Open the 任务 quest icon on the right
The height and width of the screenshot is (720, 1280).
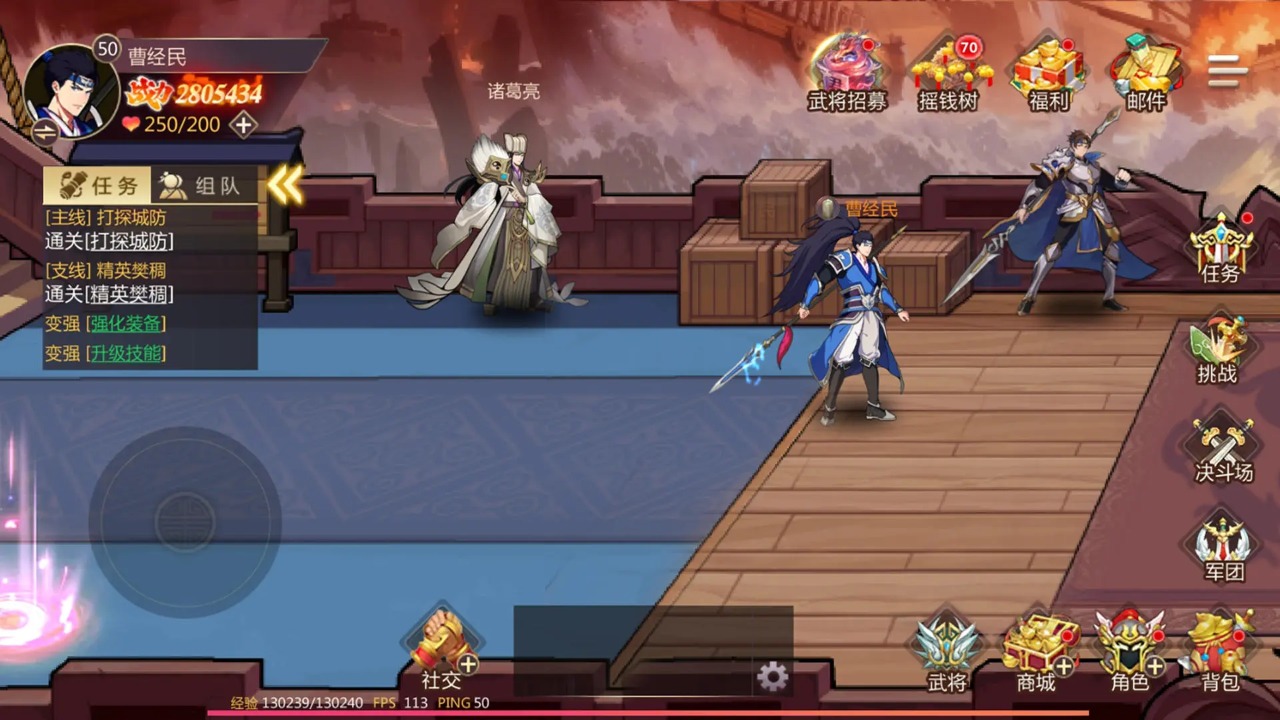click(x=1220, y=246)
